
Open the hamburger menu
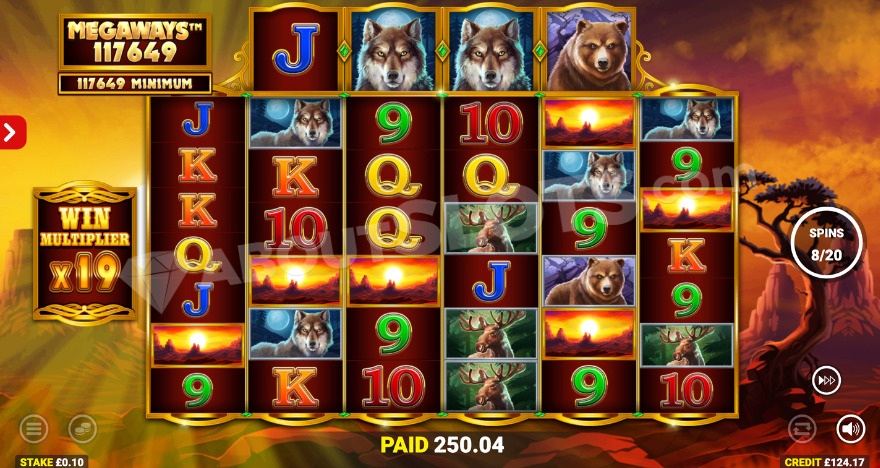click(x=33, y=430)
